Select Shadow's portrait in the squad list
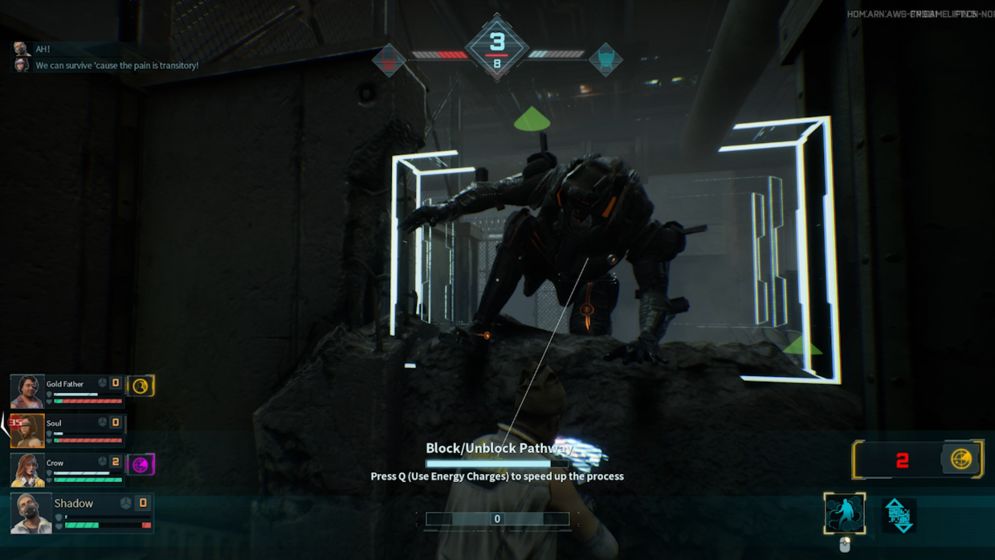Image resolution: width=995 pixels, height=560 pixels. (30, 513)
